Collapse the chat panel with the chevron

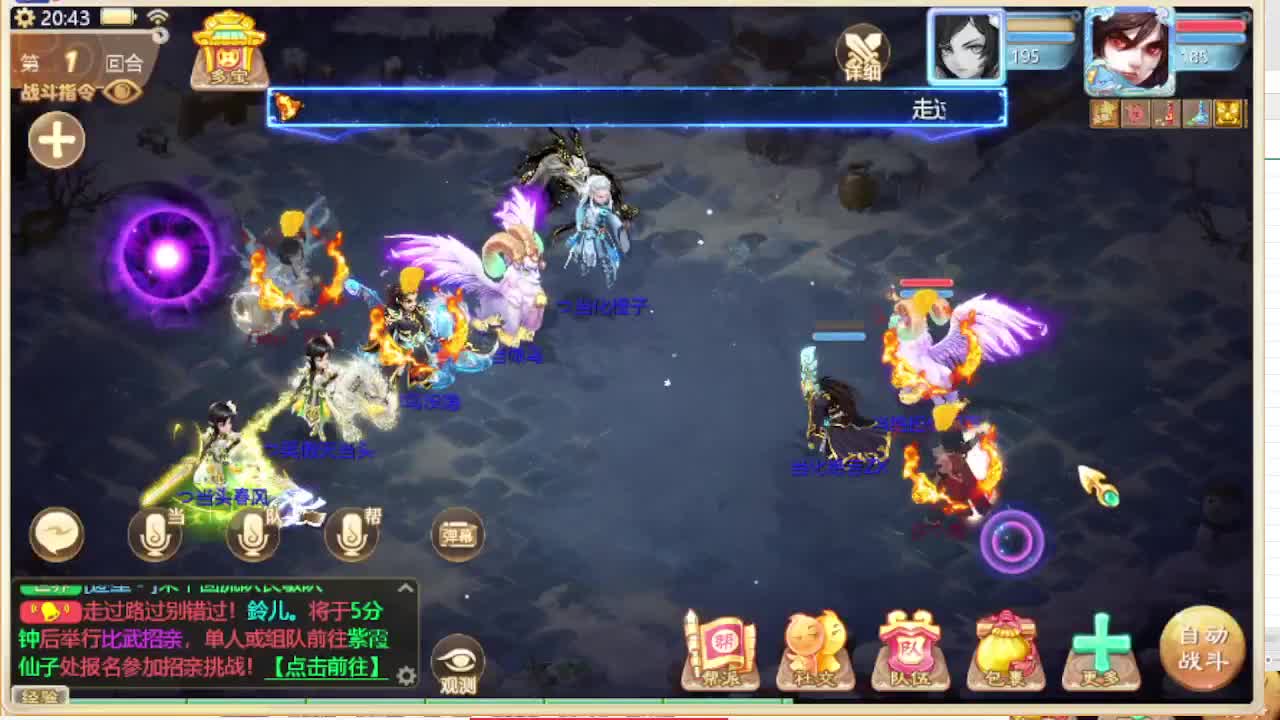coord(404,586)
